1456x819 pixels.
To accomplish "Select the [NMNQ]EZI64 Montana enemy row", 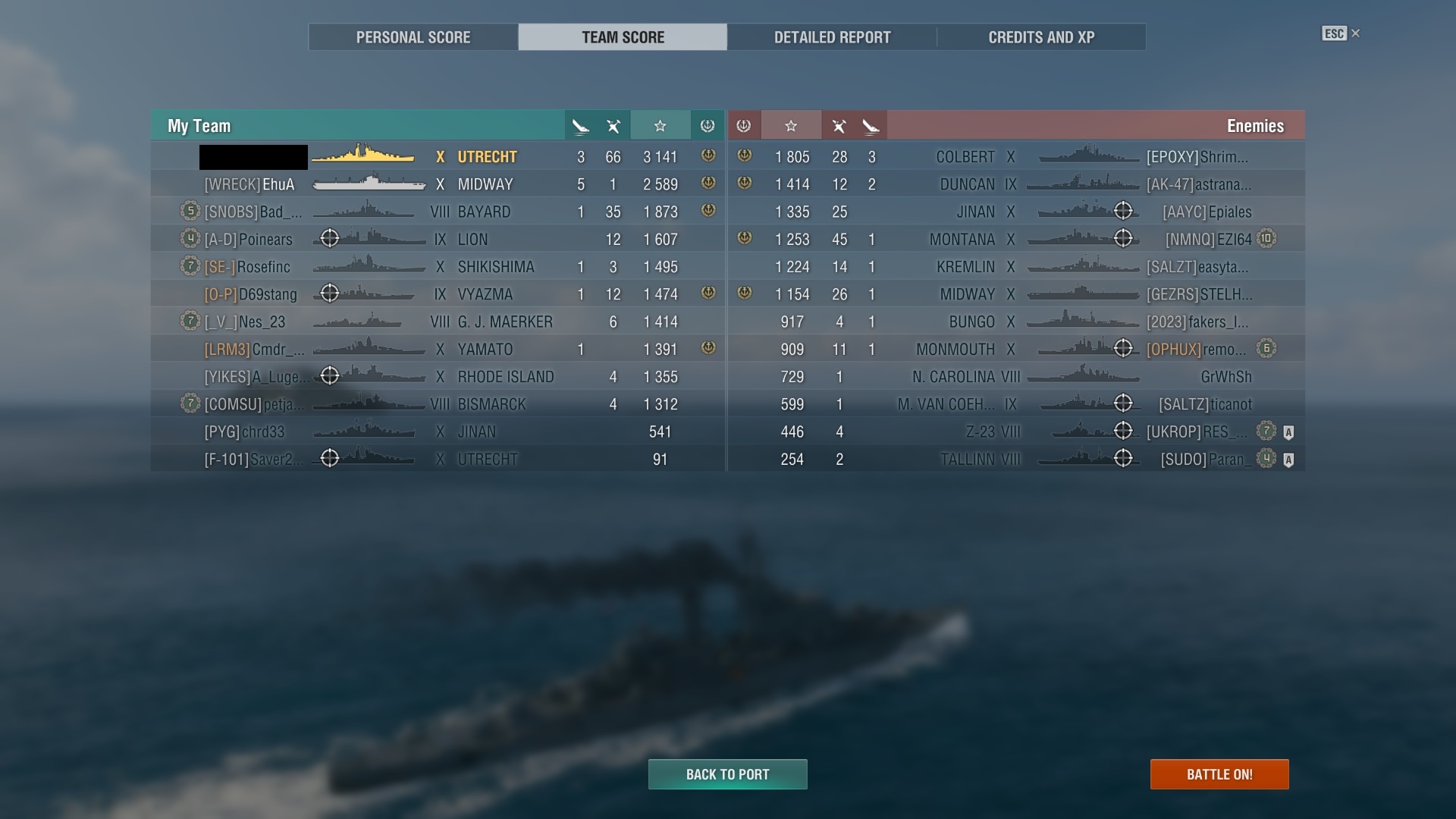I will click(x=1016, y=240).
